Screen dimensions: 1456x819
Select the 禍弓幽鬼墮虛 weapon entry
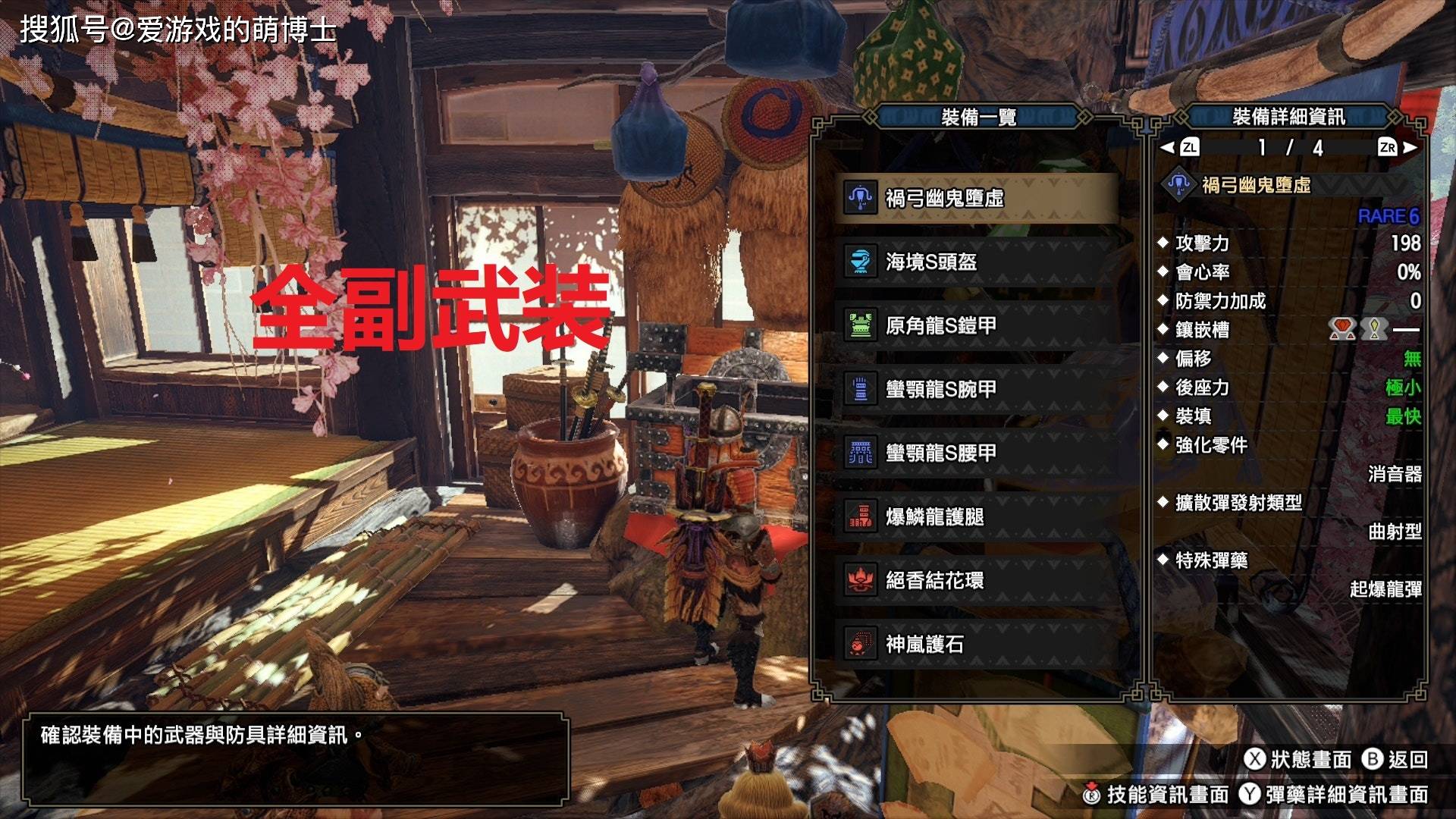click(978, 199)
